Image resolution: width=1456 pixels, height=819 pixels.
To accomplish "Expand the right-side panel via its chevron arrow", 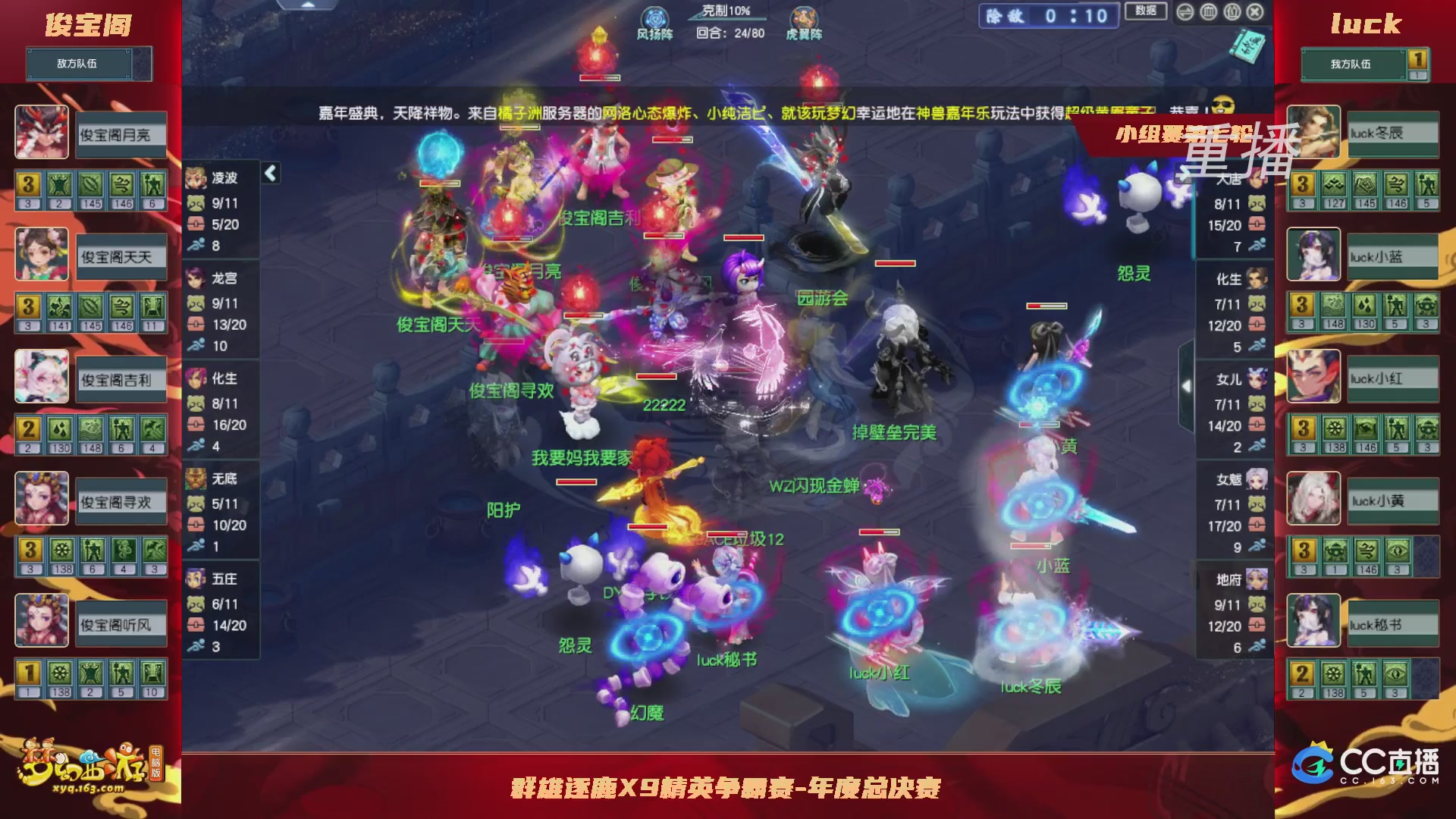I will [1185, 385].
